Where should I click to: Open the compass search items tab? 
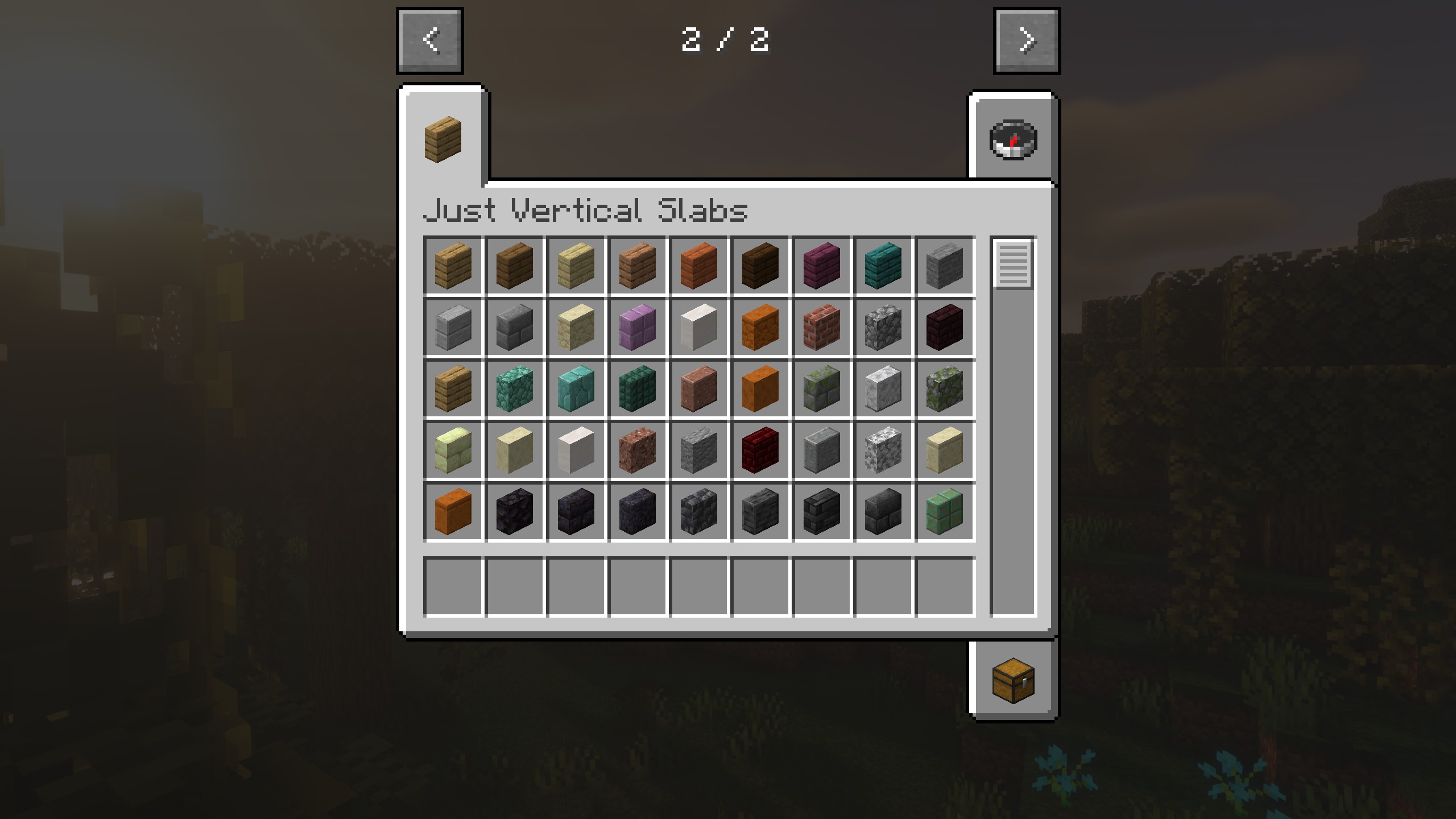1013,139
